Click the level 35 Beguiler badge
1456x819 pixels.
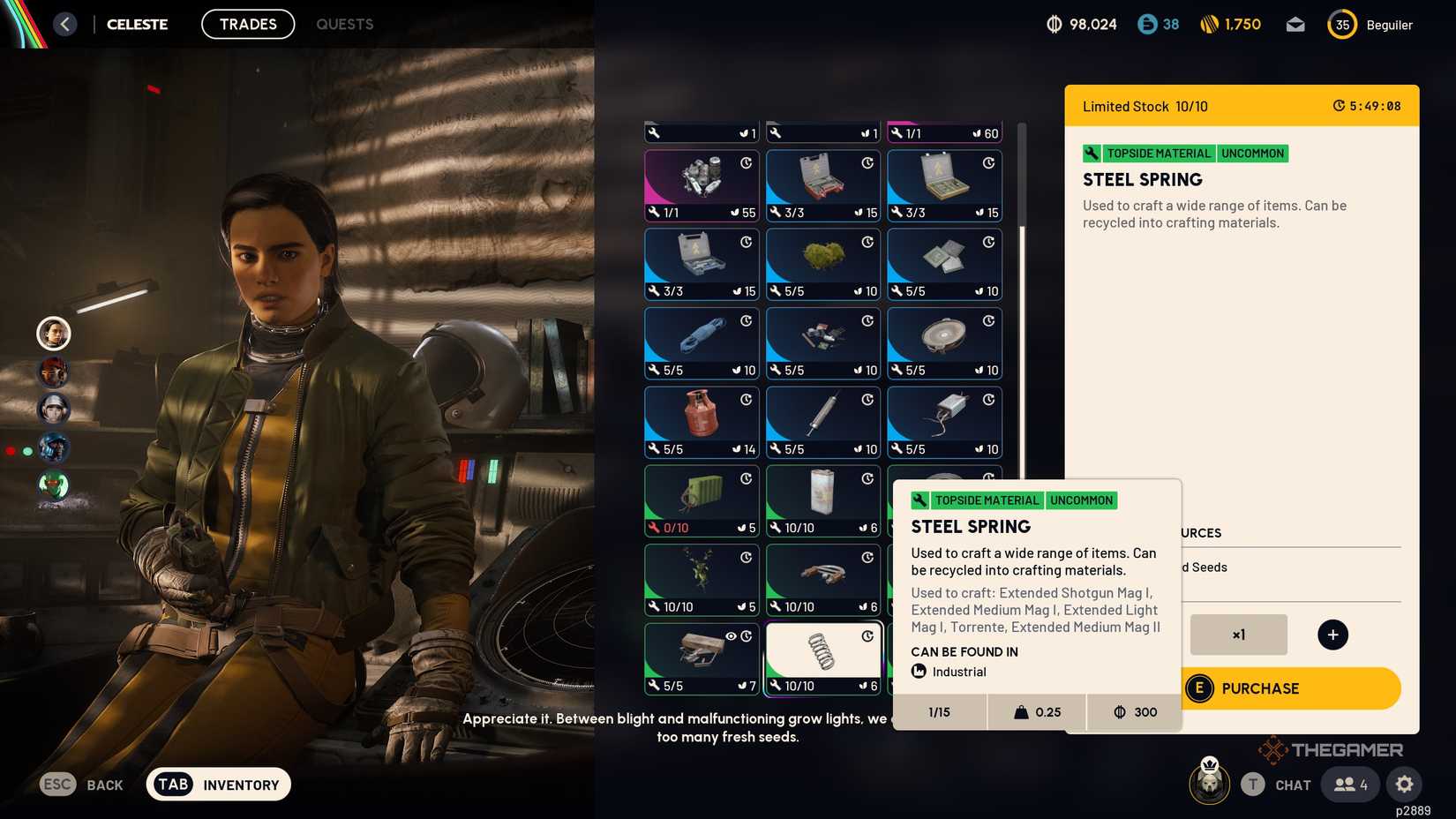(1343, 25)
